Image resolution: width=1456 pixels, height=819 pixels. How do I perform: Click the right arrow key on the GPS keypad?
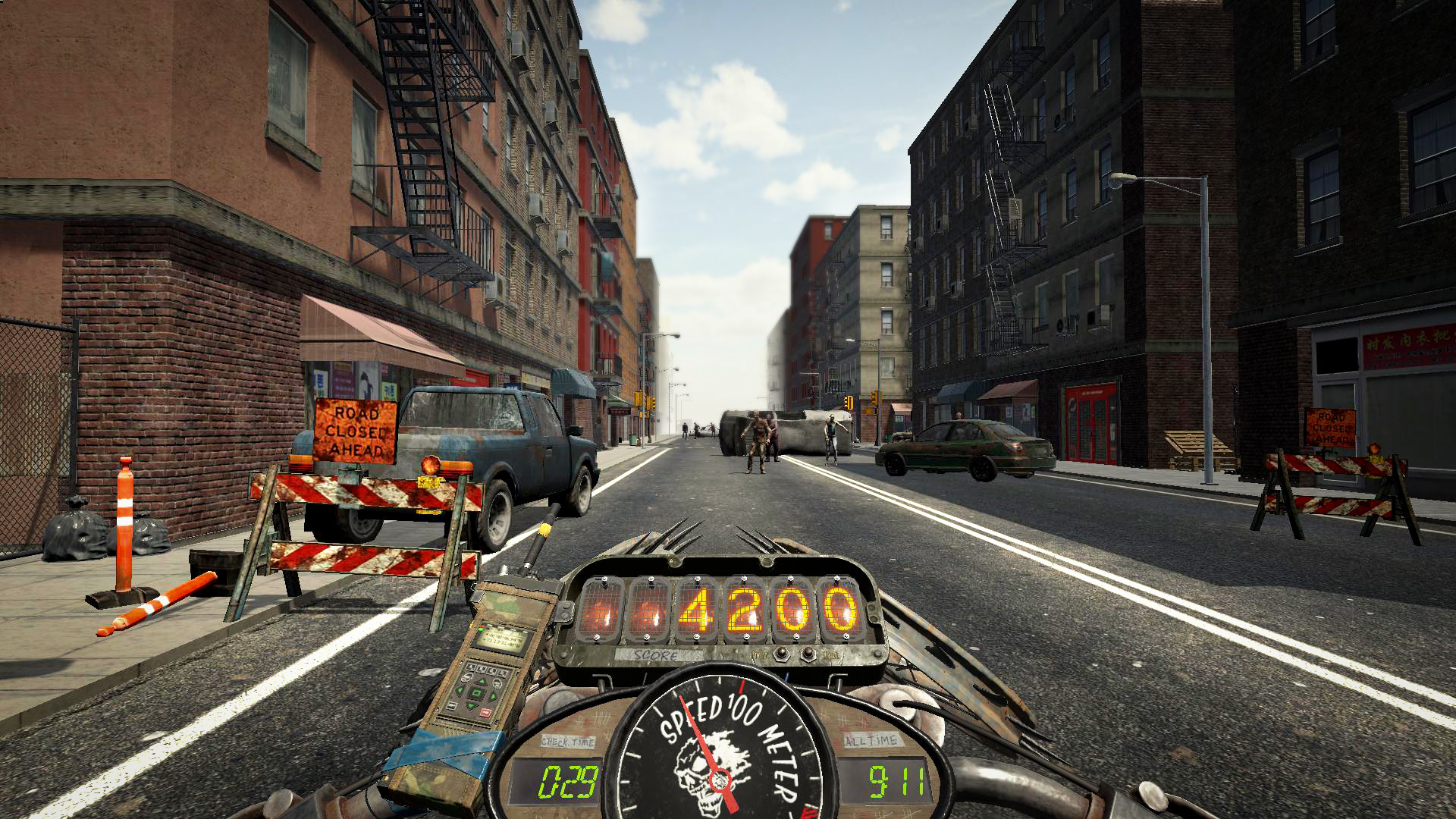pos(493,697)
